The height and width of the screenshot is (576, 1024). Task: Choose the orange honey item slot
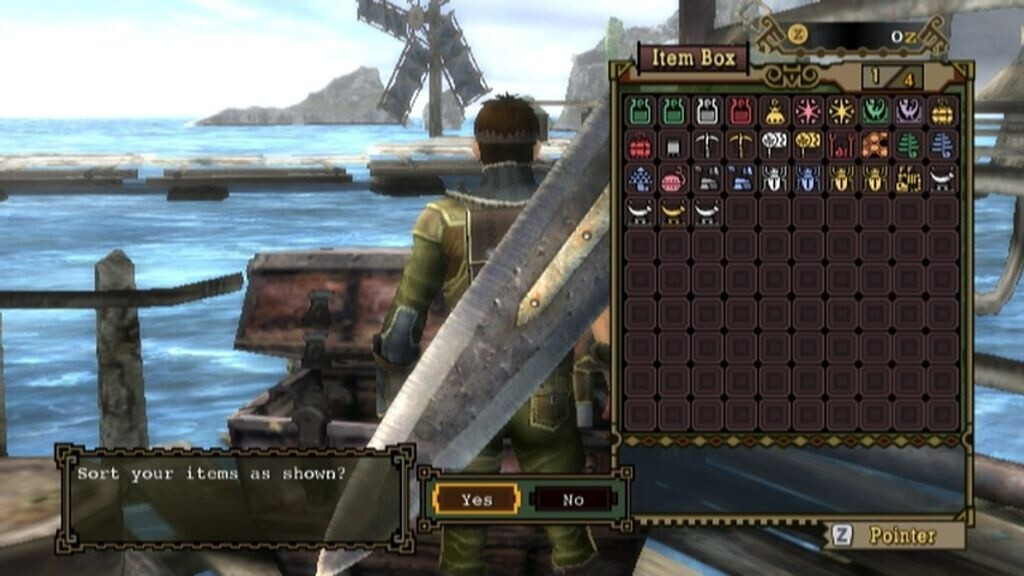tap(876, 145)
